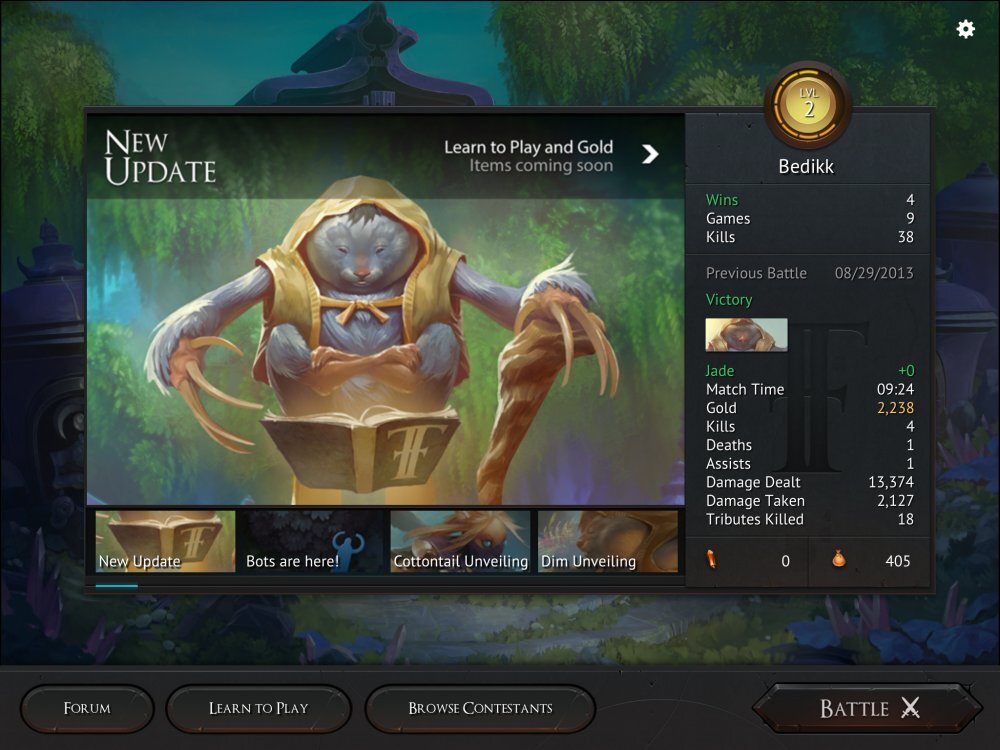Advance the news banner with the arrow

point(650,154)
